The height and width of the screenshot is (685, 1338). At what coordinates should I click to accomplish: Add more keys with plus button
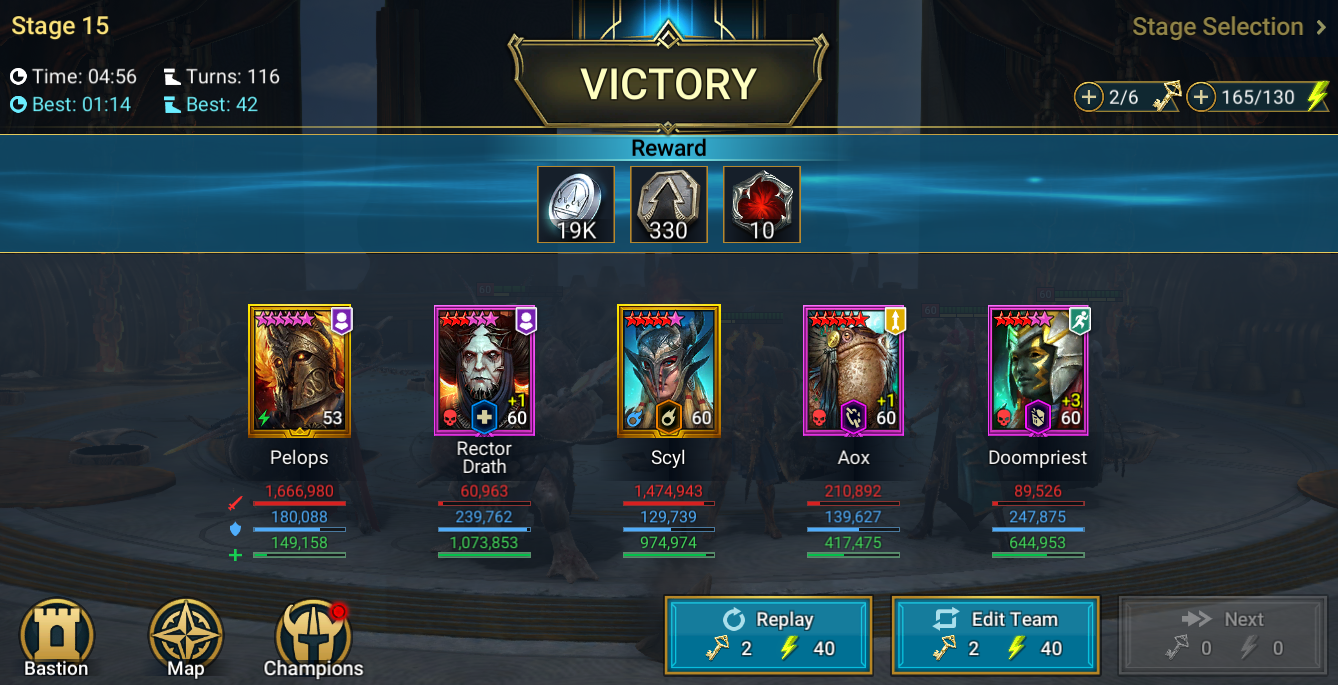(1088, 97)
